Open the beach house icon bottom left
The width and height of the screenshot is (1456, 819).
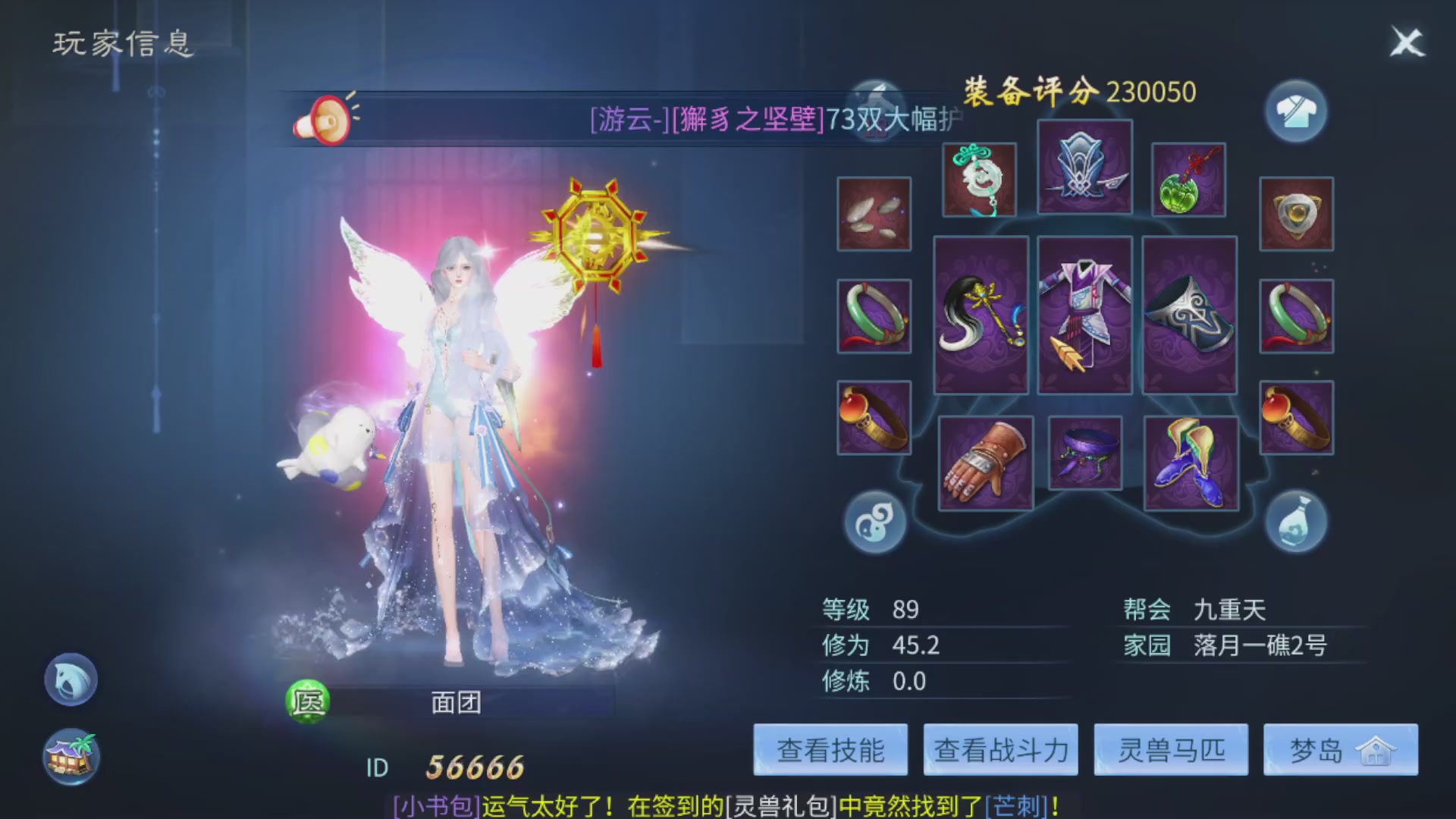coord(70,755)
